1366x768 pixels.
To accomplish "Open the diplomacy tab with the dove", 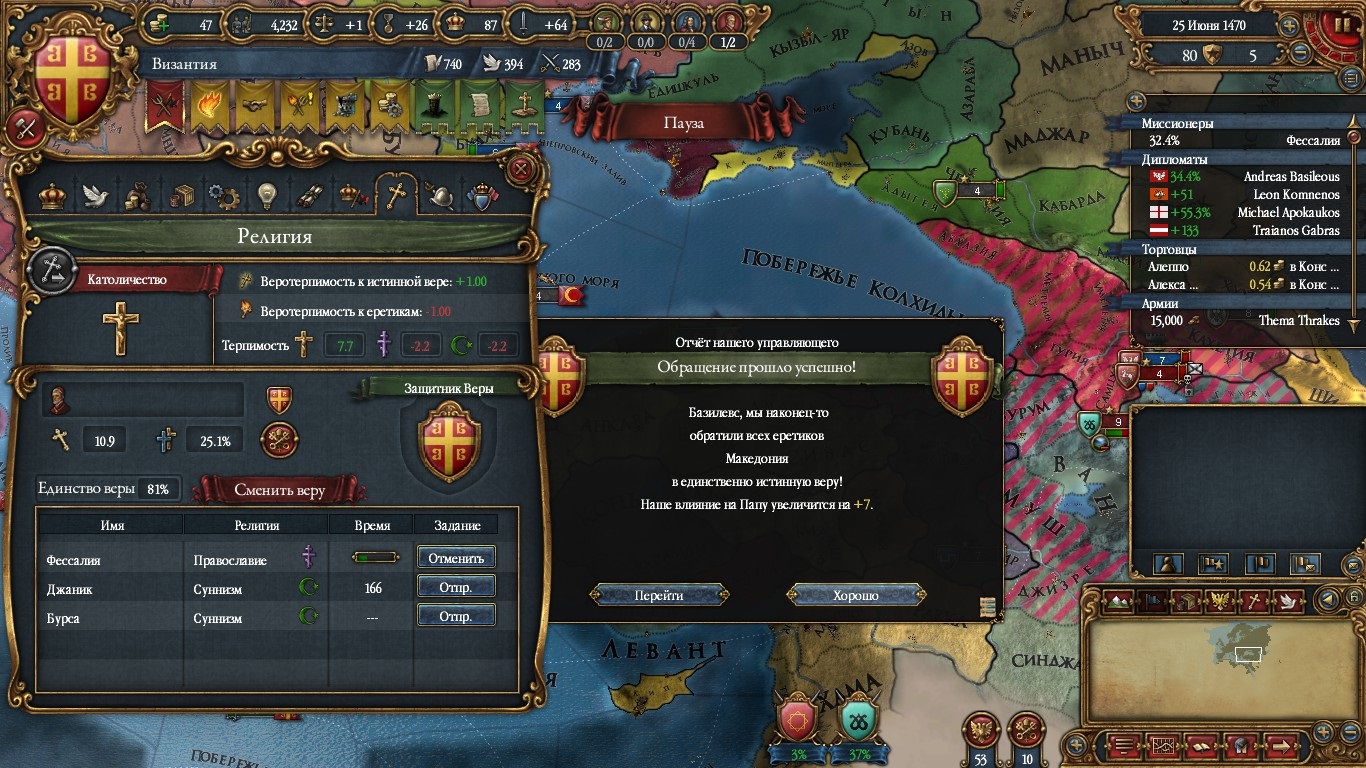I will (95, 196).
